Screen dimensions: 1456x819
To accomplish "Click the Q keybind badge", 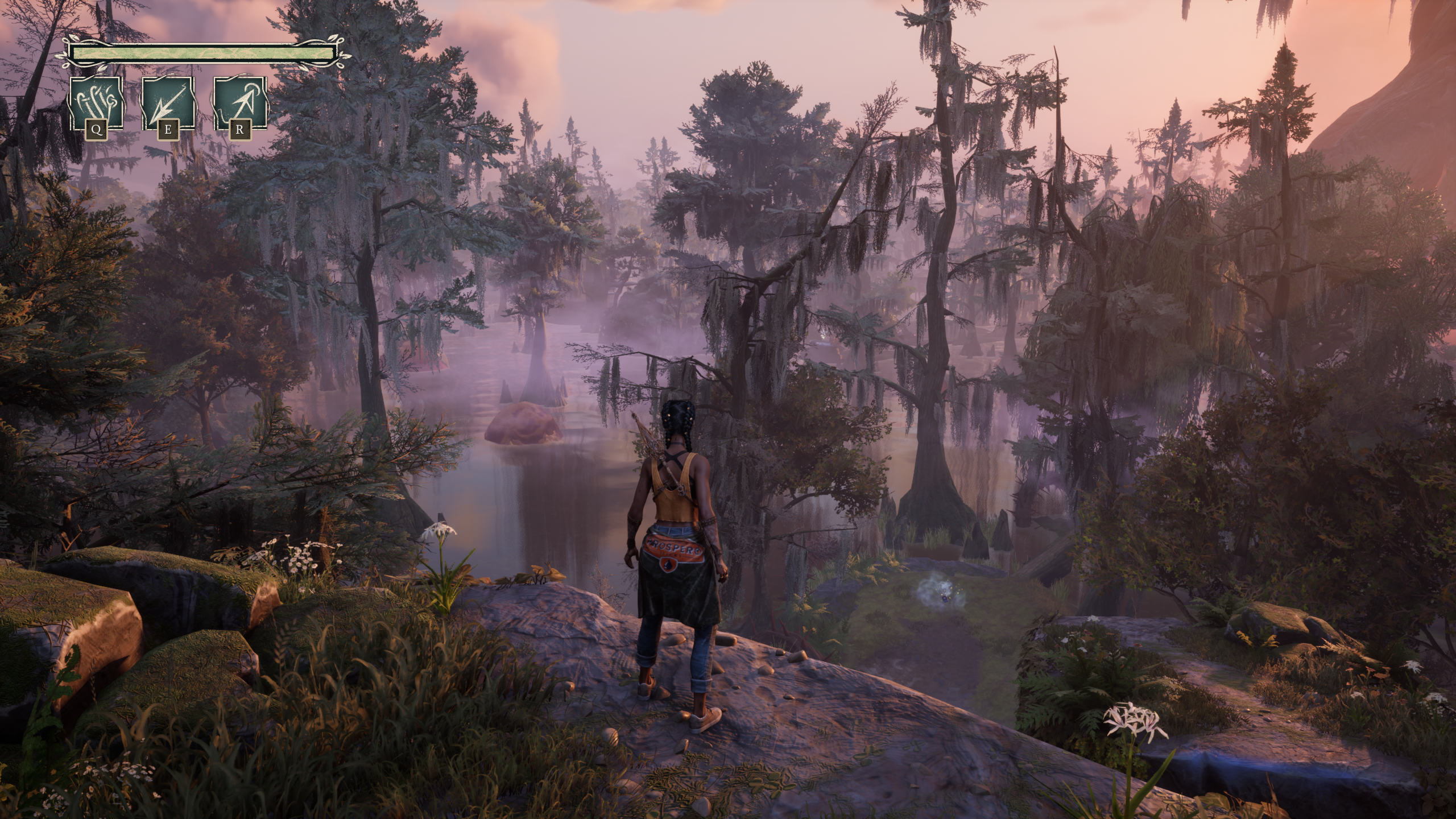I will pos(97,130).
